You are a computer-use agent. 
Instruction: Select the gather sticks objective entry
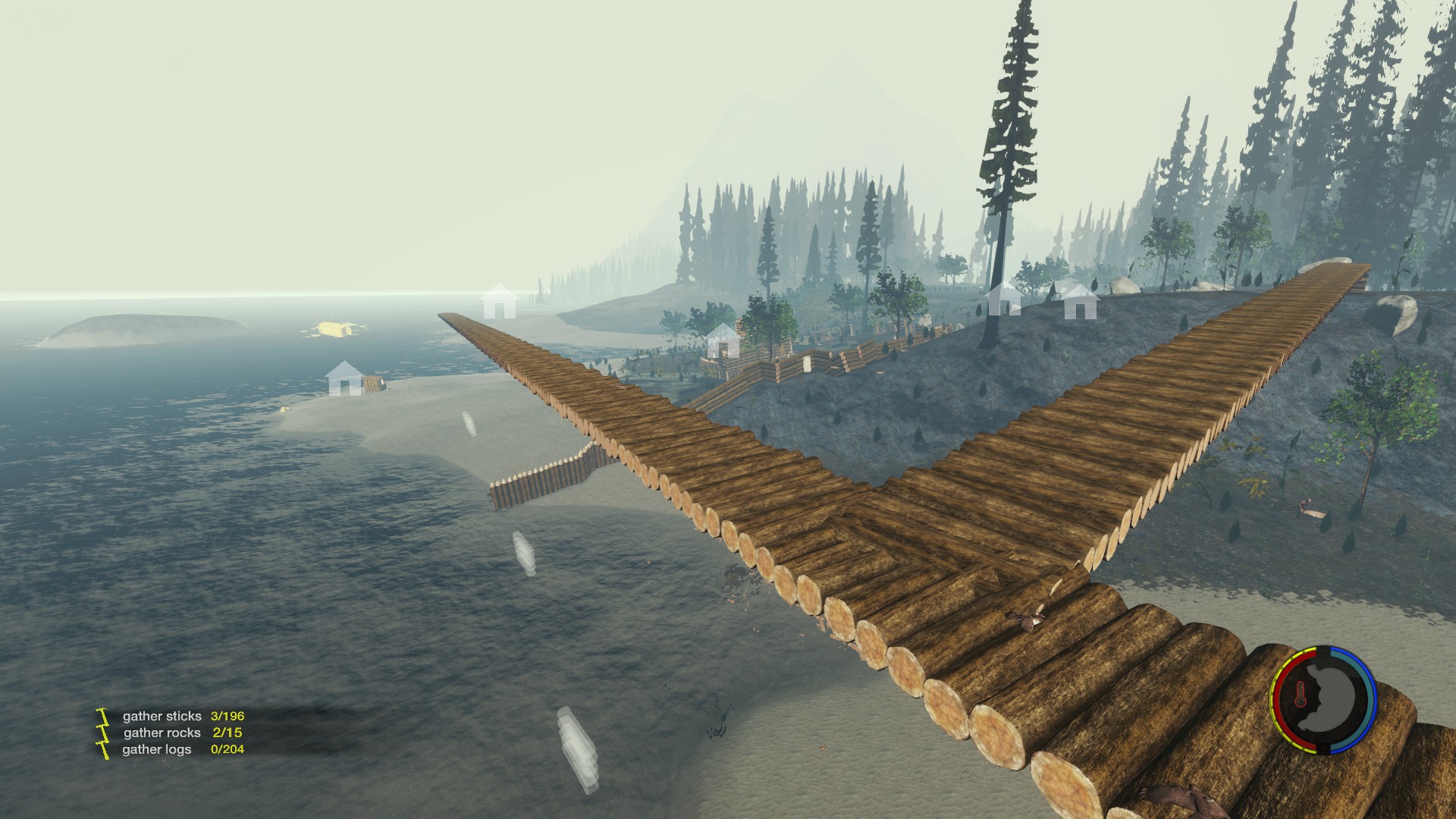(162, 716)
